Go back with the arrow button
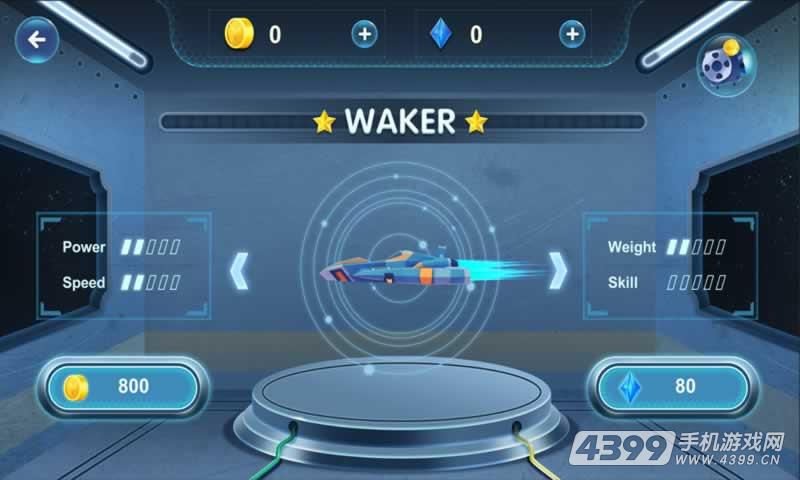 pos(37,41)
